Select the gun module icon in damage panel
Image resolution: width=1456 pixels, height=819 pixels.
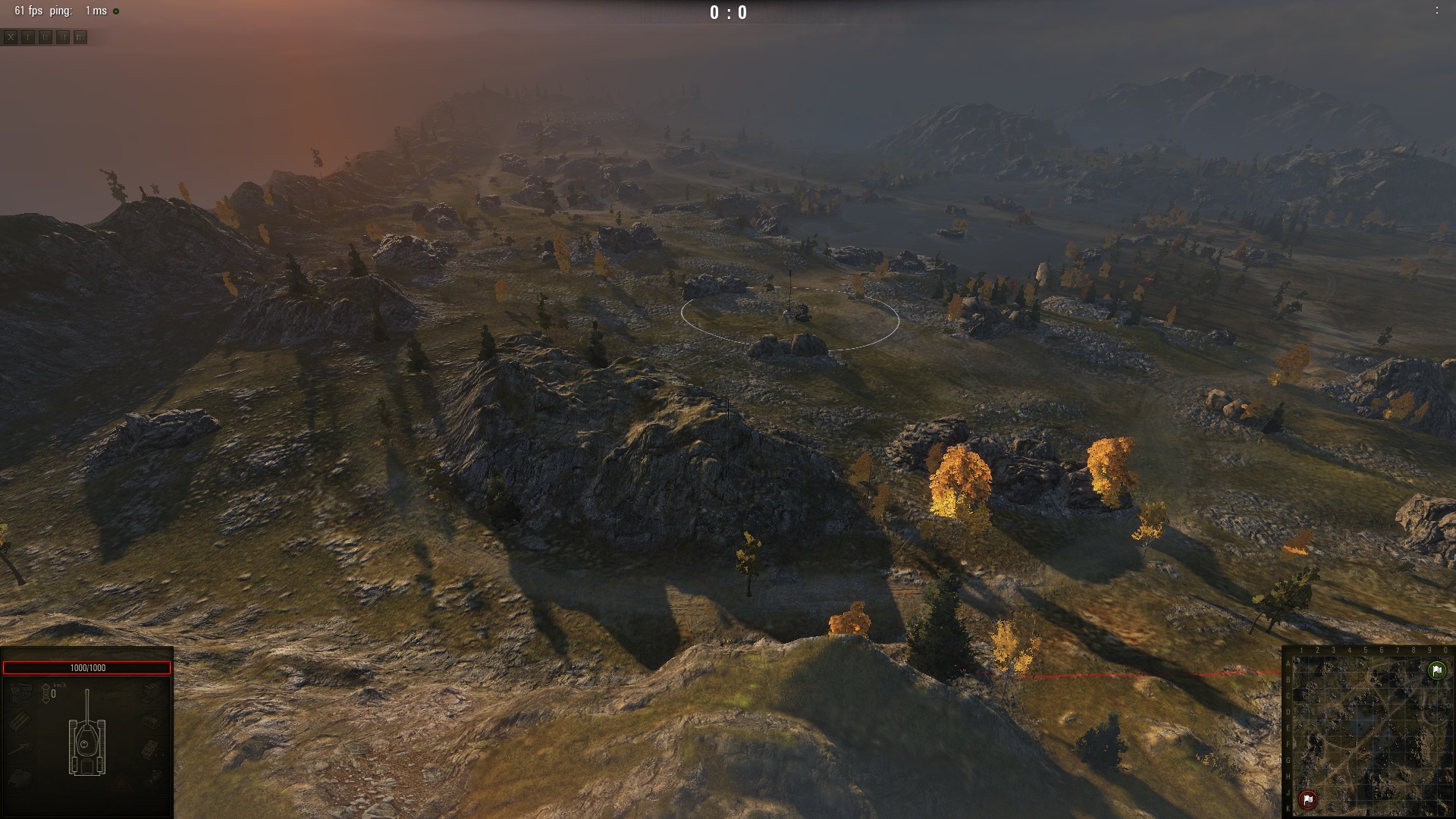click(x=20, y=749)
